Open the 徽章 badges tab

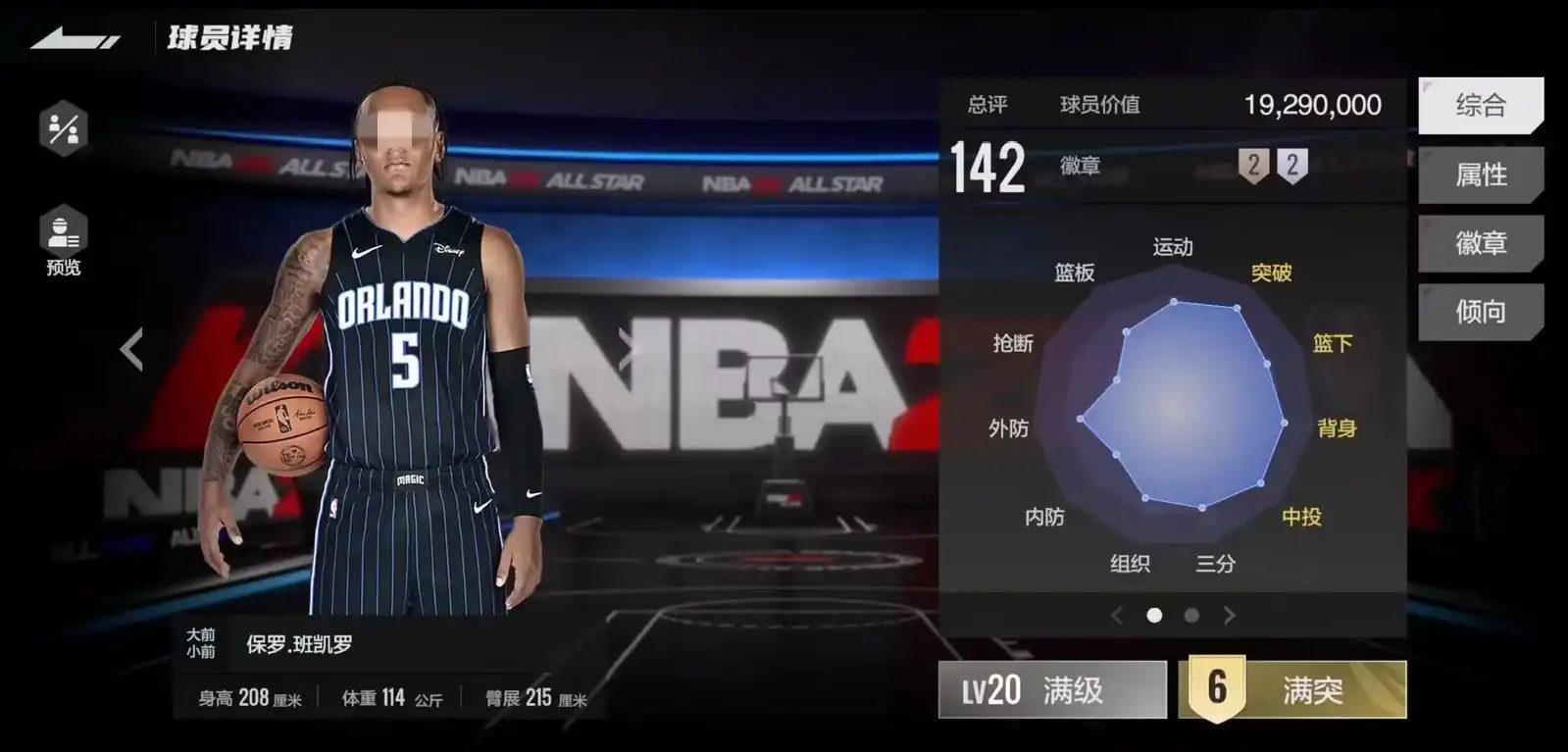click(1480, 243)
